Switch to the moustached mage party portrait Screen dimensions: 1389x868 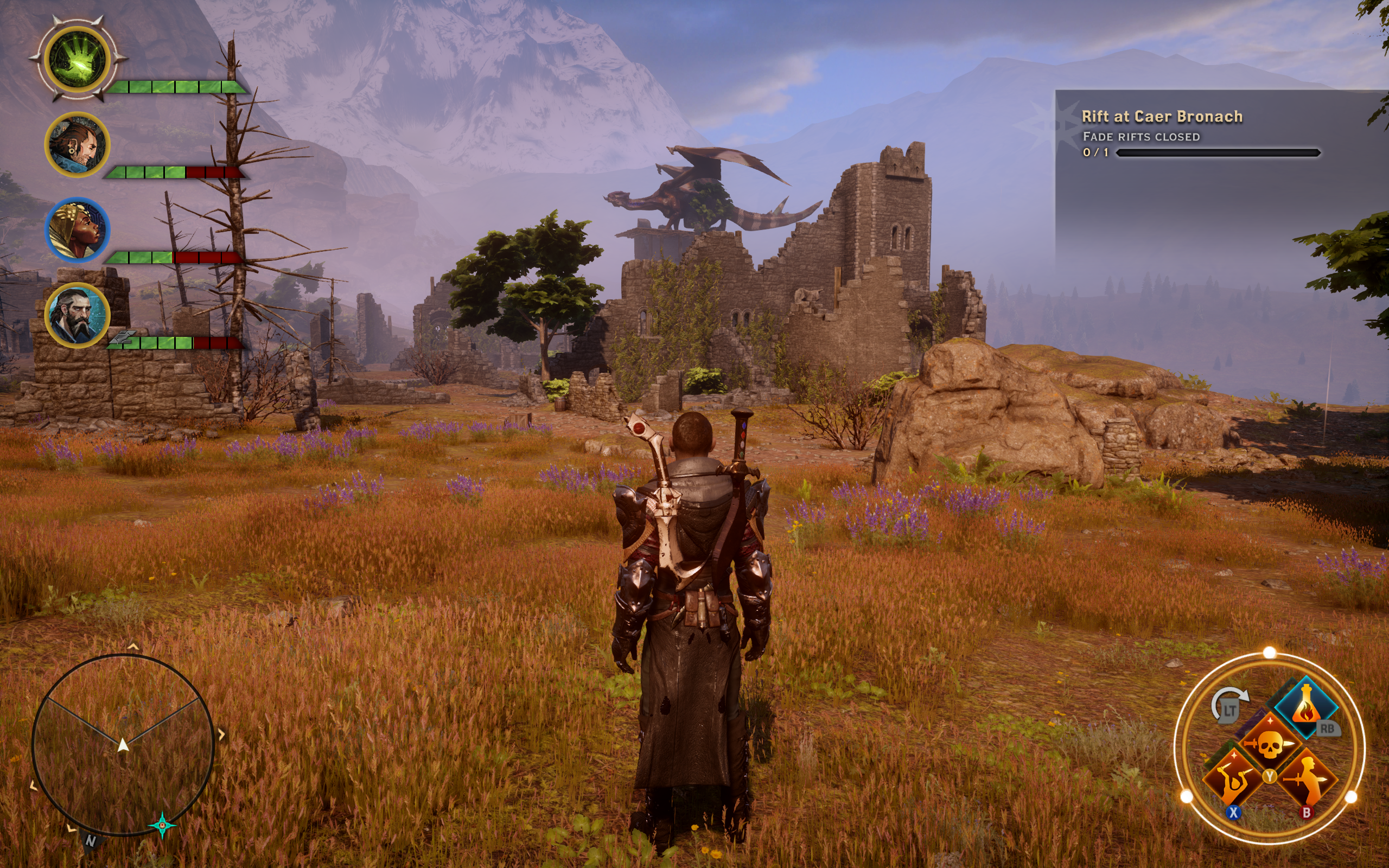tap(77, 145)
